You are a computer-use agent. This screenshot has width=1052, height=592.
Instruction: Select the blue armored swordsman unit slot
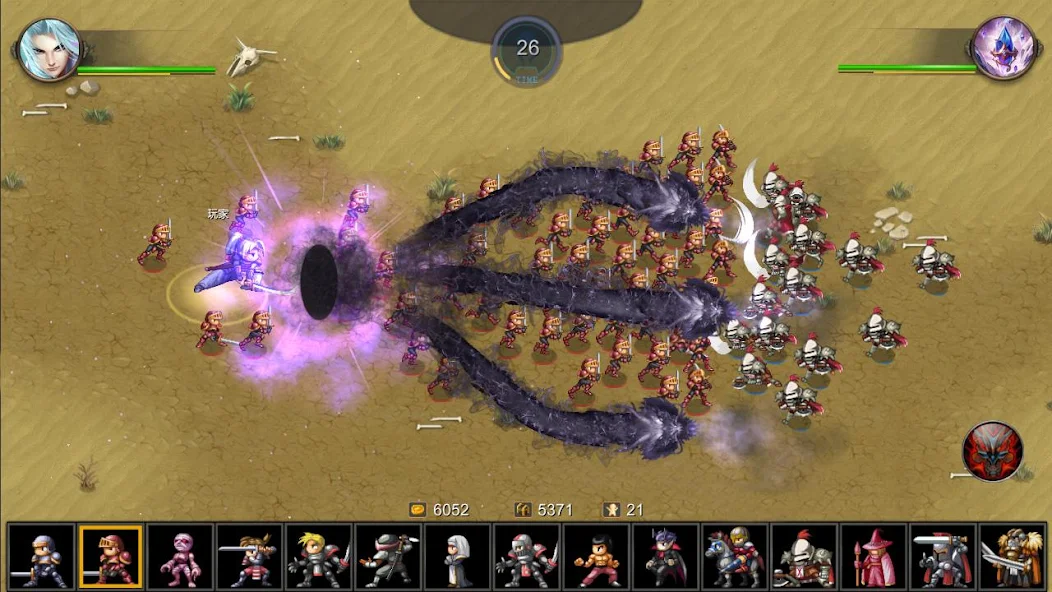click(42, 556)
